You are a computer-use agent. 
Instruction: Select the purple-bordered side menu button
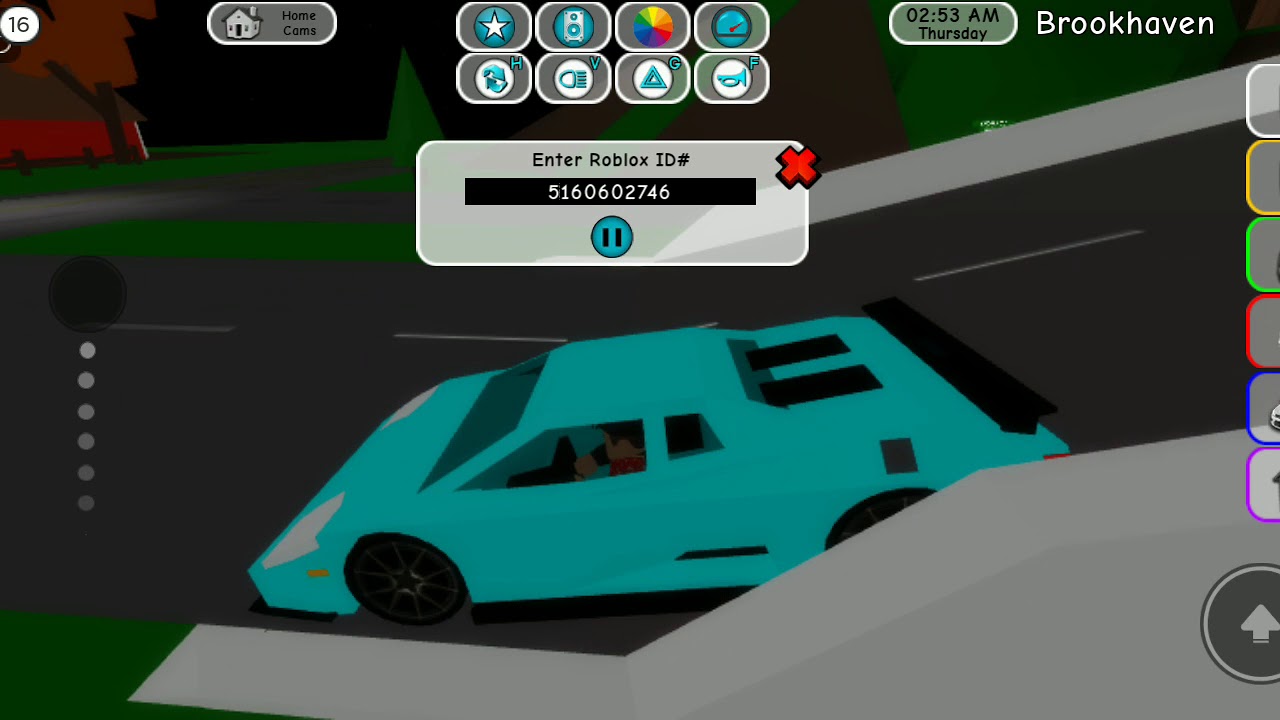point(1265,485)
